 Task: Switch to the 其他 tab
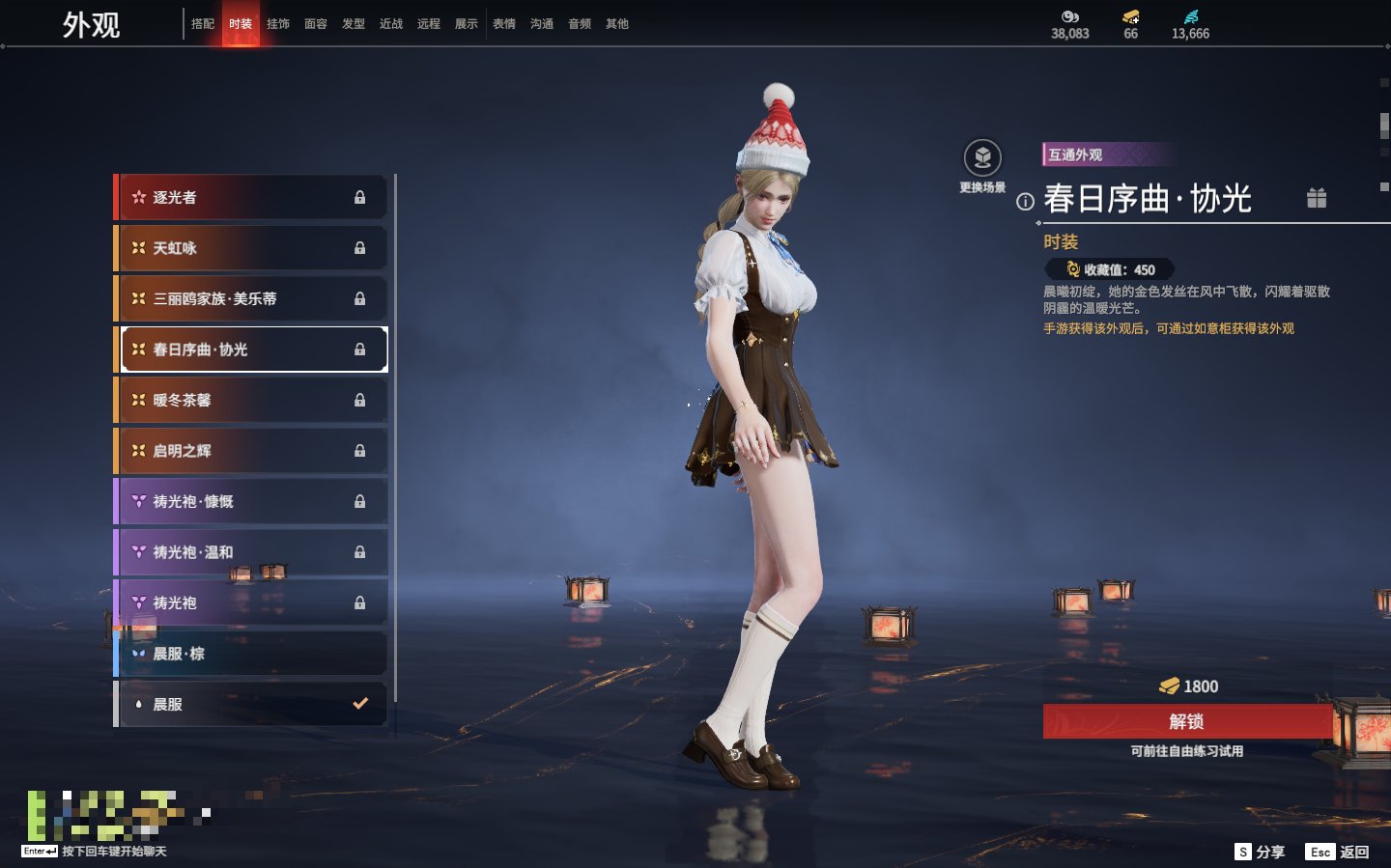617,24
